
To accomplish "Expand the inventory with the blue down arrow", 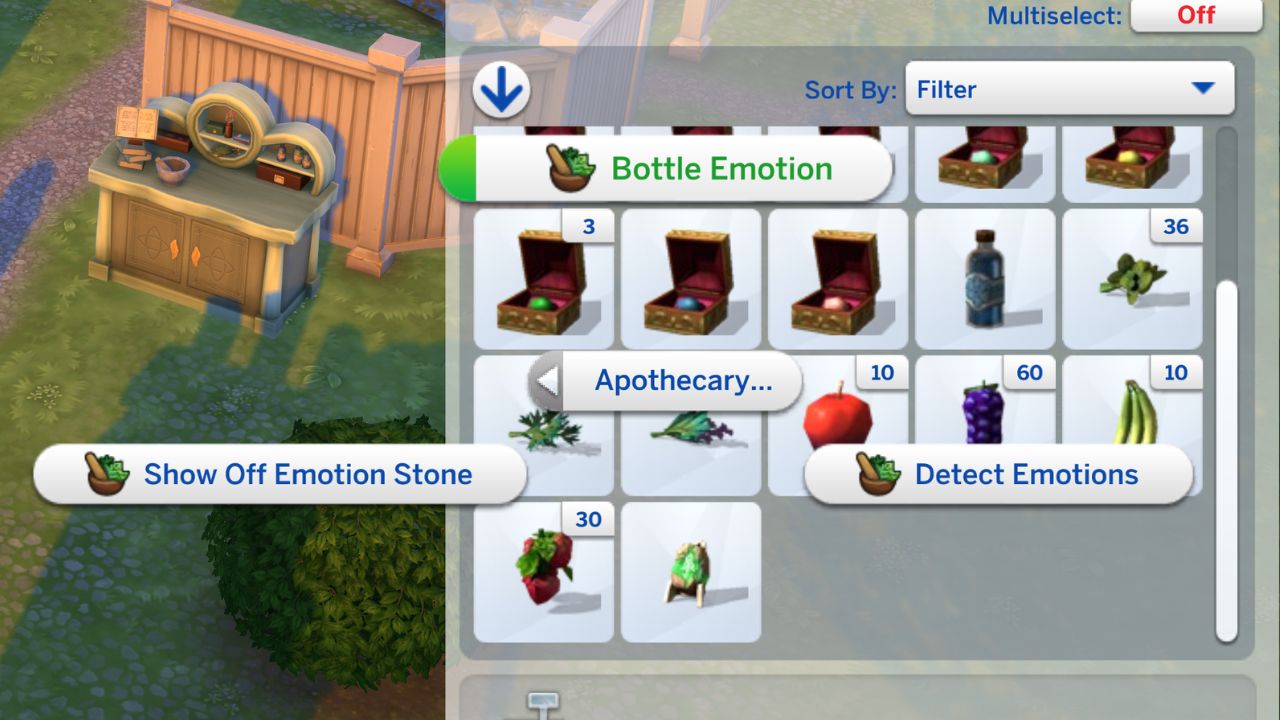I will pos(501,88).
